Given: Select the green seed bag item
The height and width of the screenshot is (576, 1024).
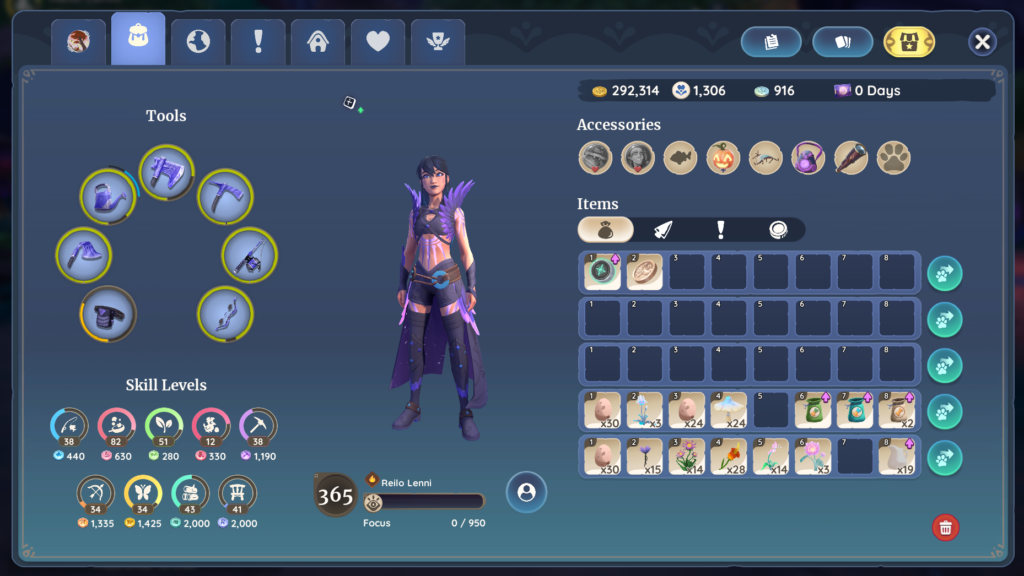Looking at the screenshot, I should (x=812, y=410).
